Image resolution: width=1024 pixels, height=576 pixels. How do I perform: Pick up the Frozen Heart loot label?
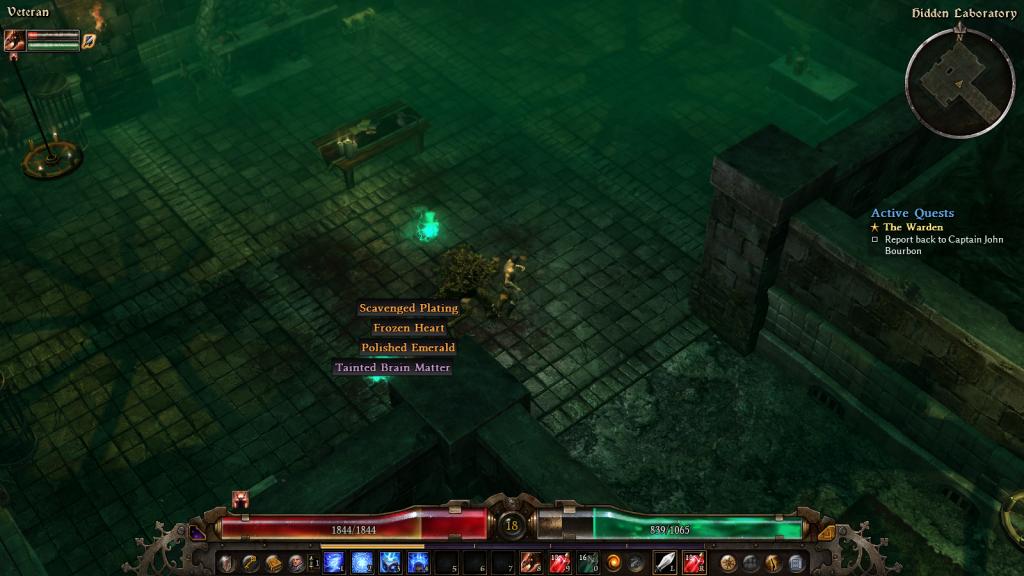(x=409, y=328)
